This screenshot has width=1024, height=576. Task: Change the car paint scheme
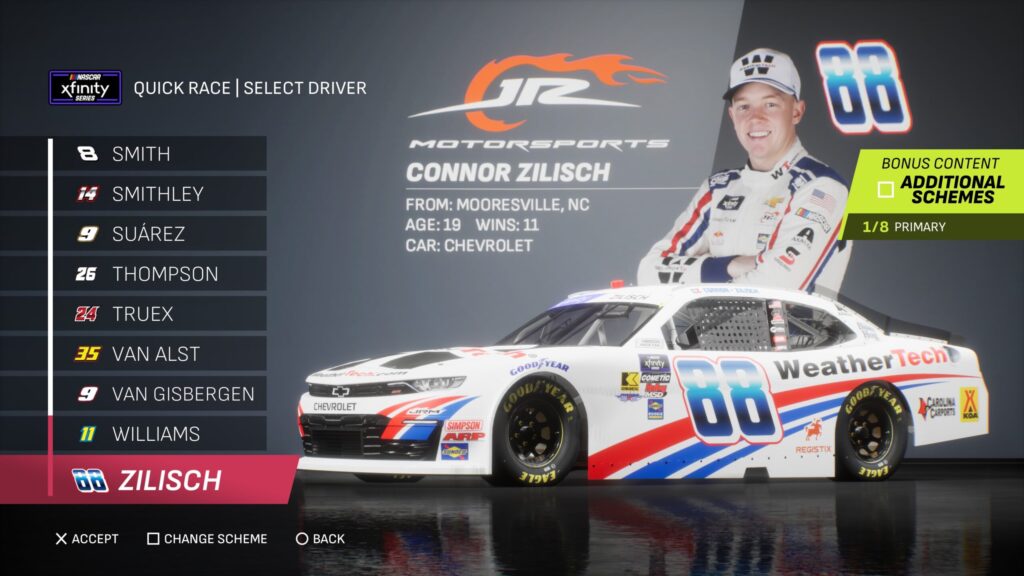[x=207, y=539]
